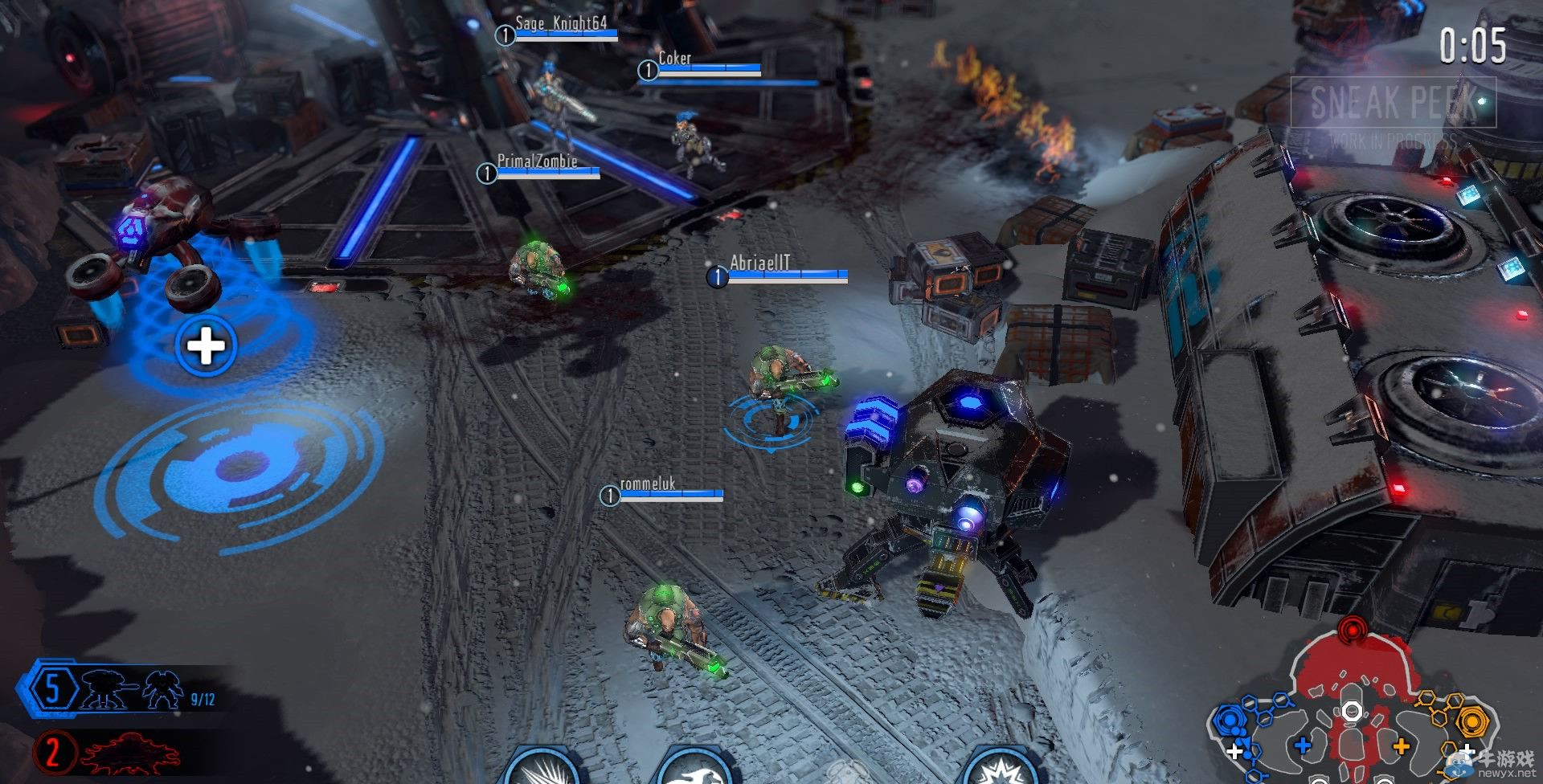1543x784 pixels.
Task: Click the blue level 5 hexagon badge
Action: 51,689
